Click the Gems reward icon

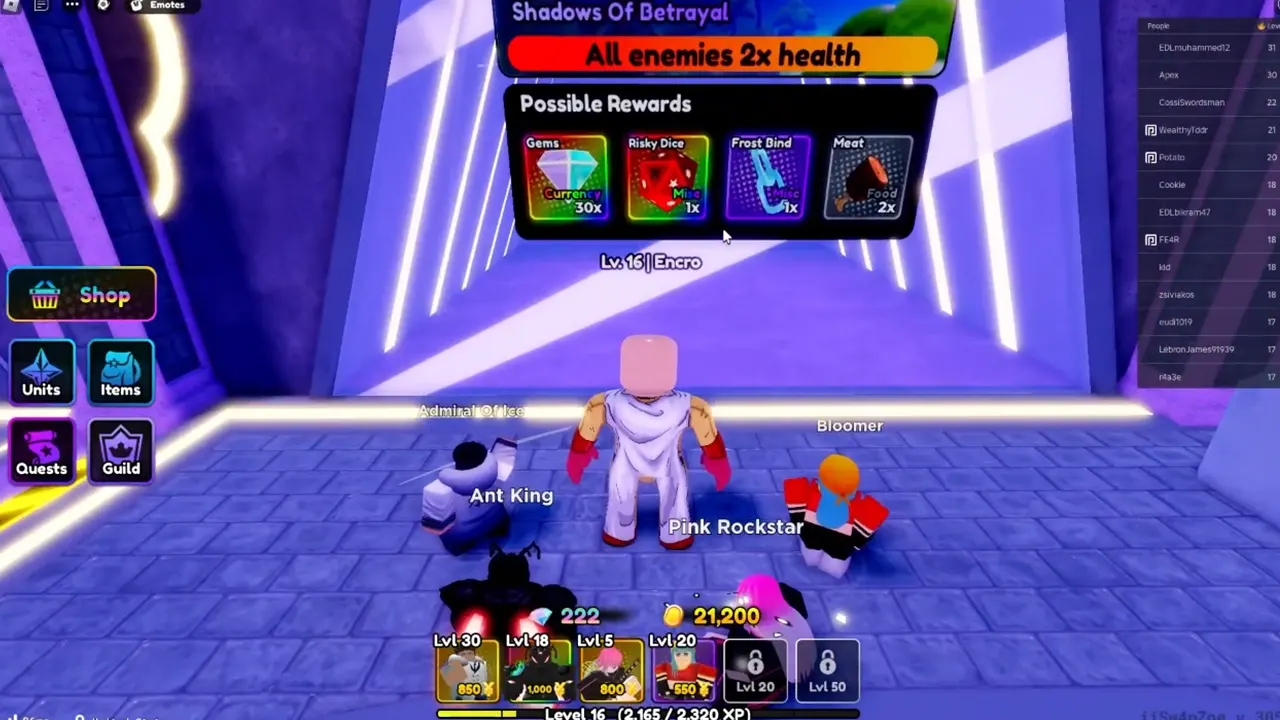[x=567, y=178]
